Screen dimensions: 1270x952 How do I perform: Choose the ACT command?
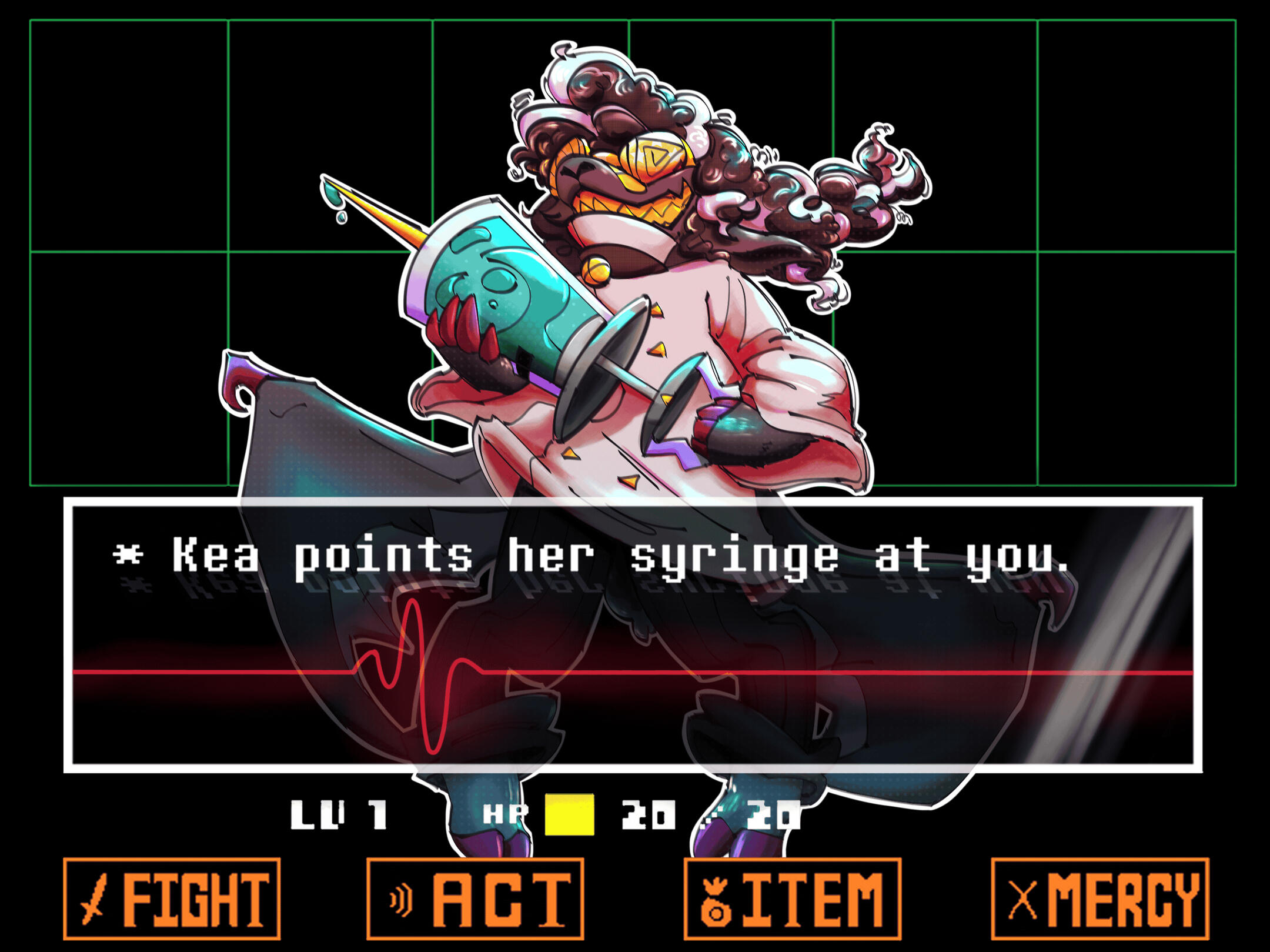pos(475,898)
